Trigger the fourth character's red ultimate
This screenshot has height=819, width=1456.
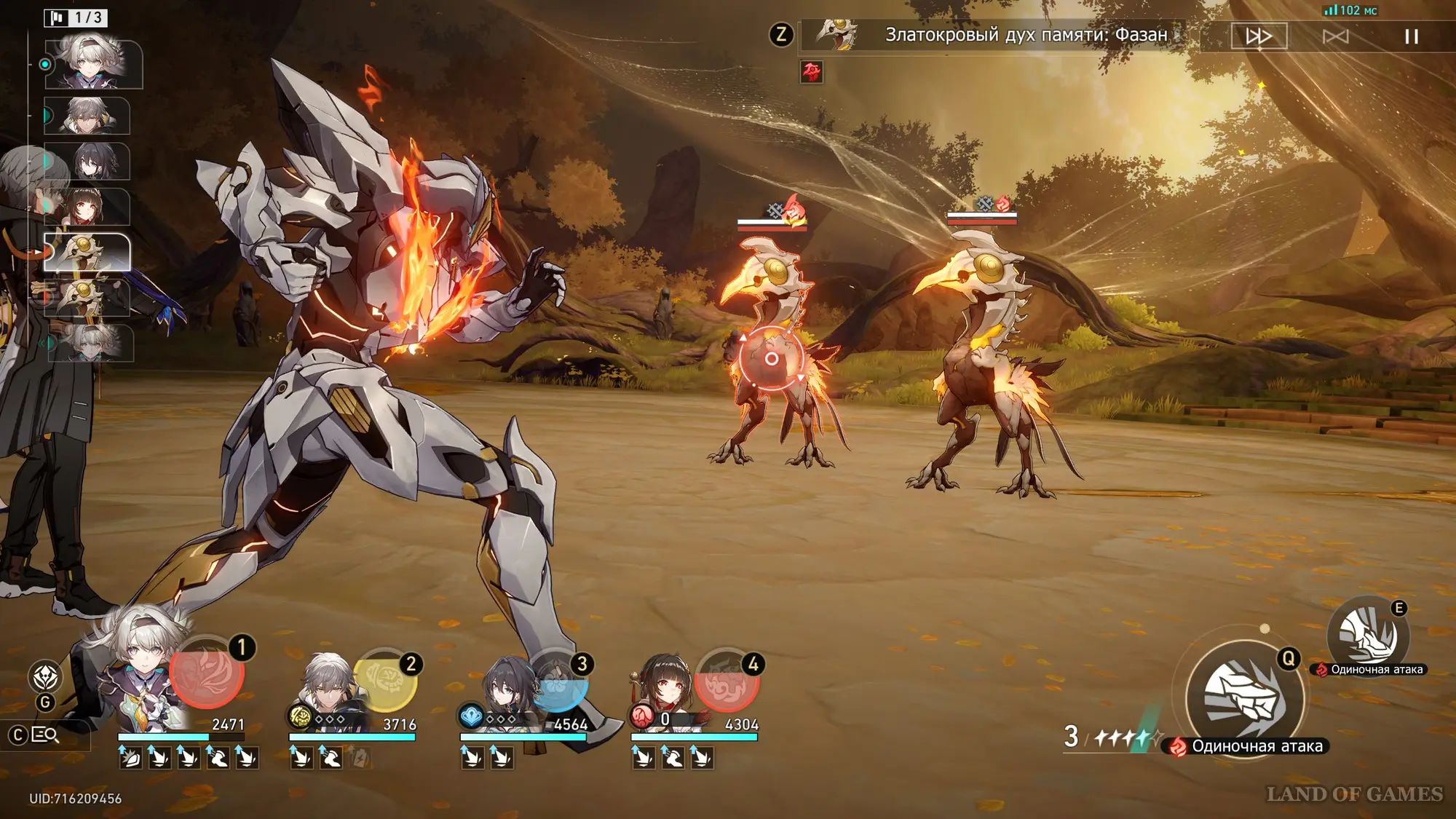point(727,681)
